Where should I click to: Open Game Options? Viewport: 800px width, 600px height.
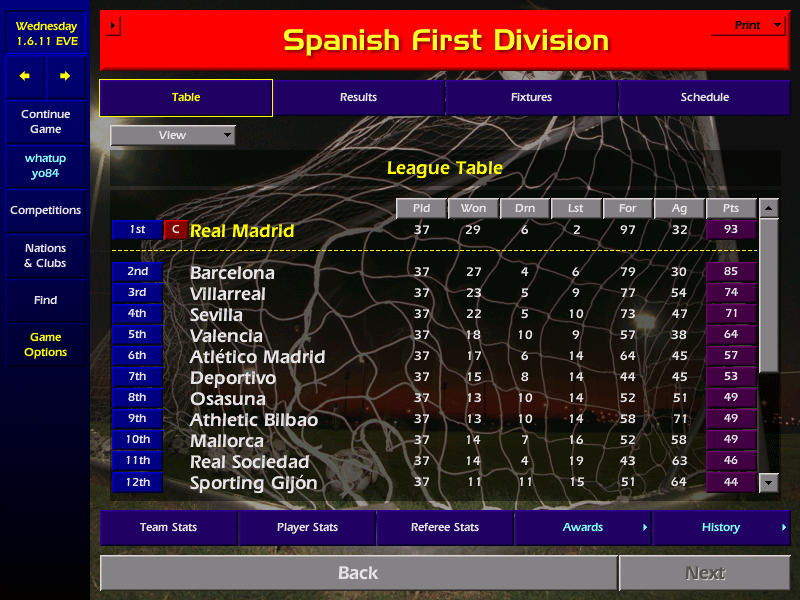[x=45, y=345]
